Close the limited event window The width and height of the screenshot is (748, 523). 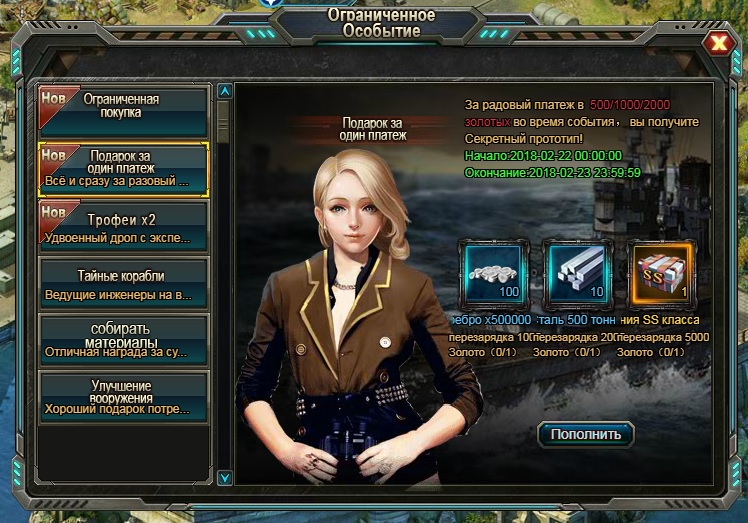pos(718,43)
